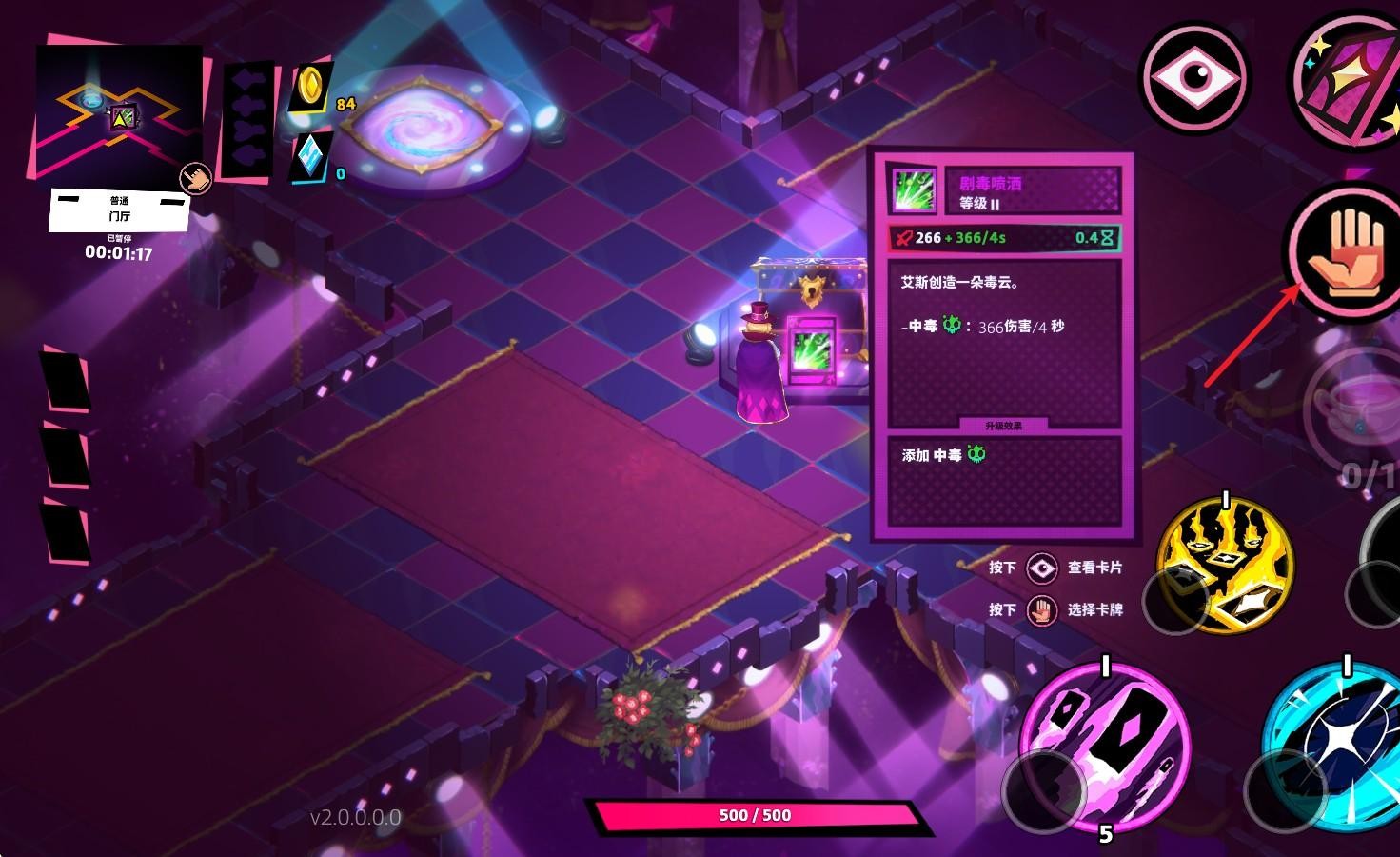Click the 剧毒喷洒 card thumbnail in the panel
This screenshot has width=1400, height=857.
coord(914,189)
